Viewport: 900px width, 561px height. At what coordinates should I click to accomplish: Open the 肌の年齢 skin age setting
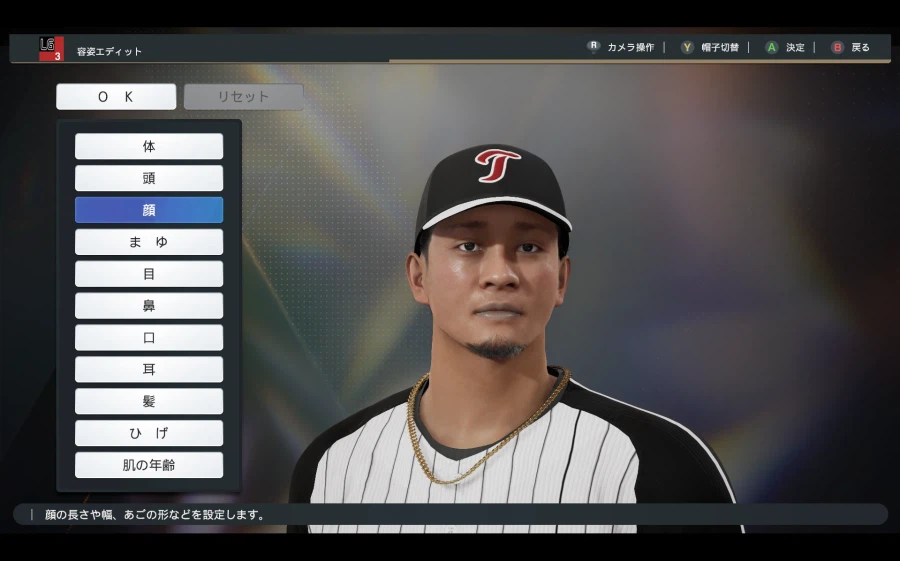[x=149, y=465]
